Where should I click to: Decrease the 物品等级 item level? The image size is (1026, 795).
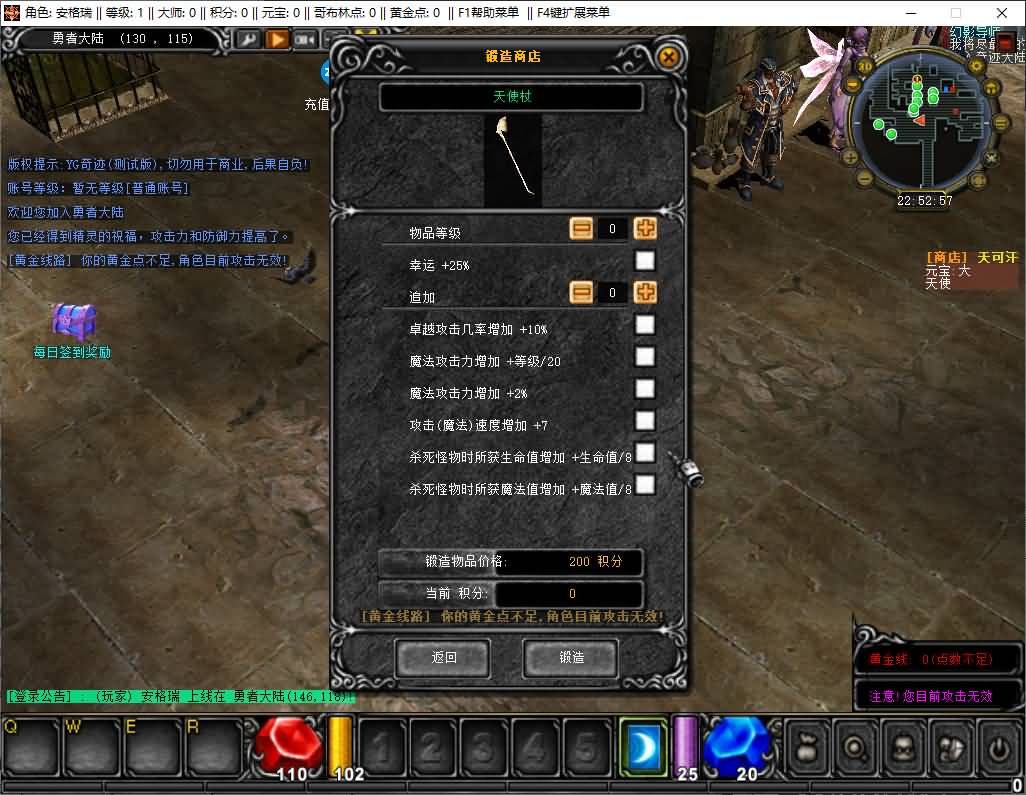click(582, 228)
